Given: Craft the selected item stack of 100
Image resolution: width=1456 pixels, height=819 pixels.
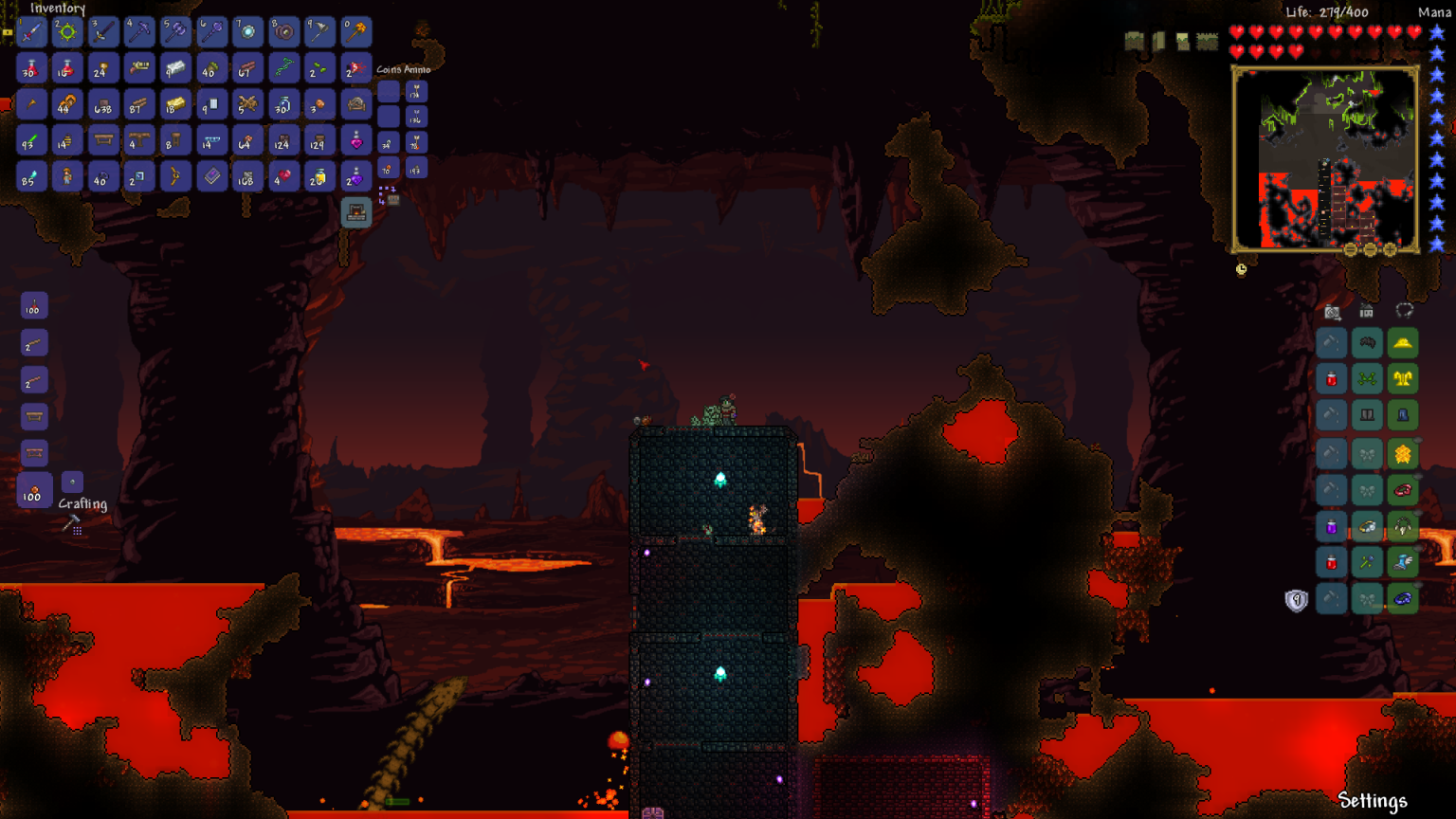Looking at the screenshot, I should (x=33, y=493).
